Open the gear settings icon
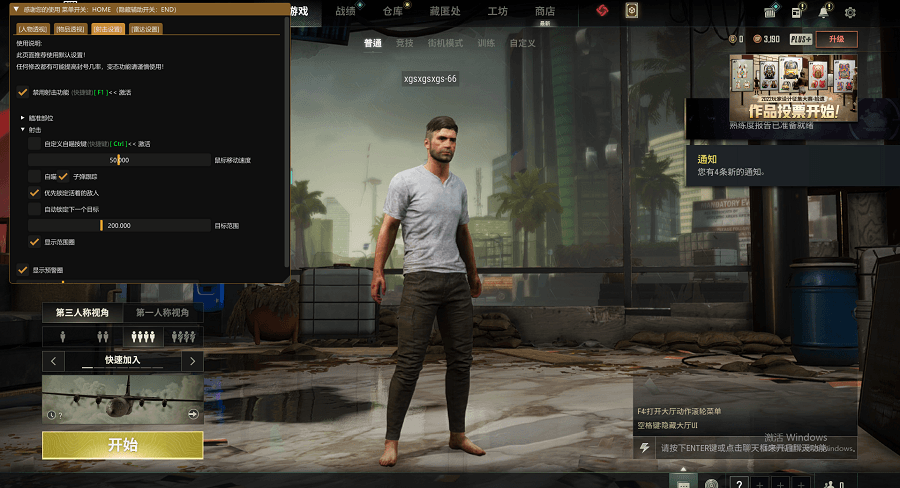The image size is (900, 488). [850, 13]
